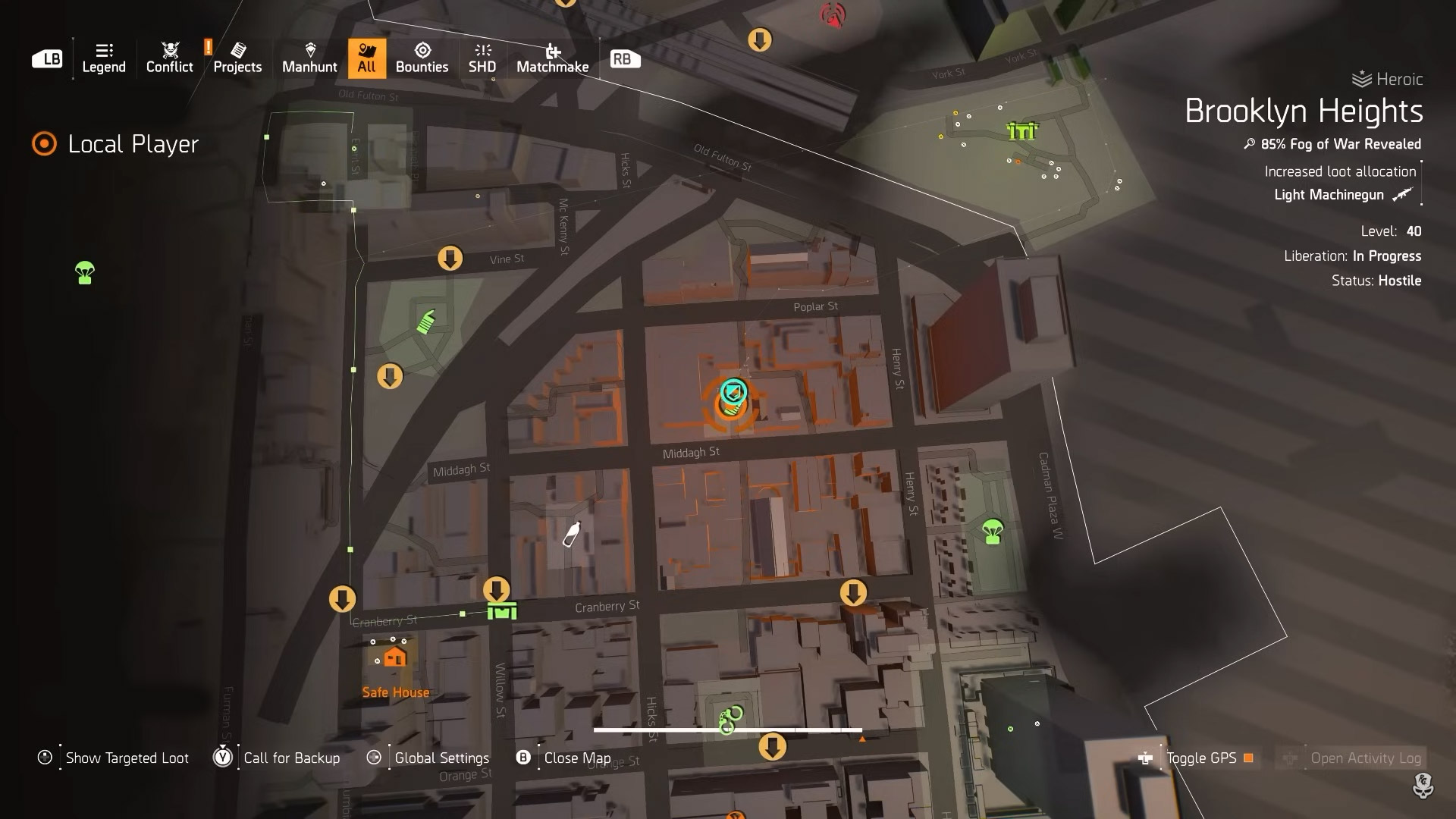Click the white zoom progress bar
Viewport: 1456px width, 819px height.
click(x=726, y=729)
